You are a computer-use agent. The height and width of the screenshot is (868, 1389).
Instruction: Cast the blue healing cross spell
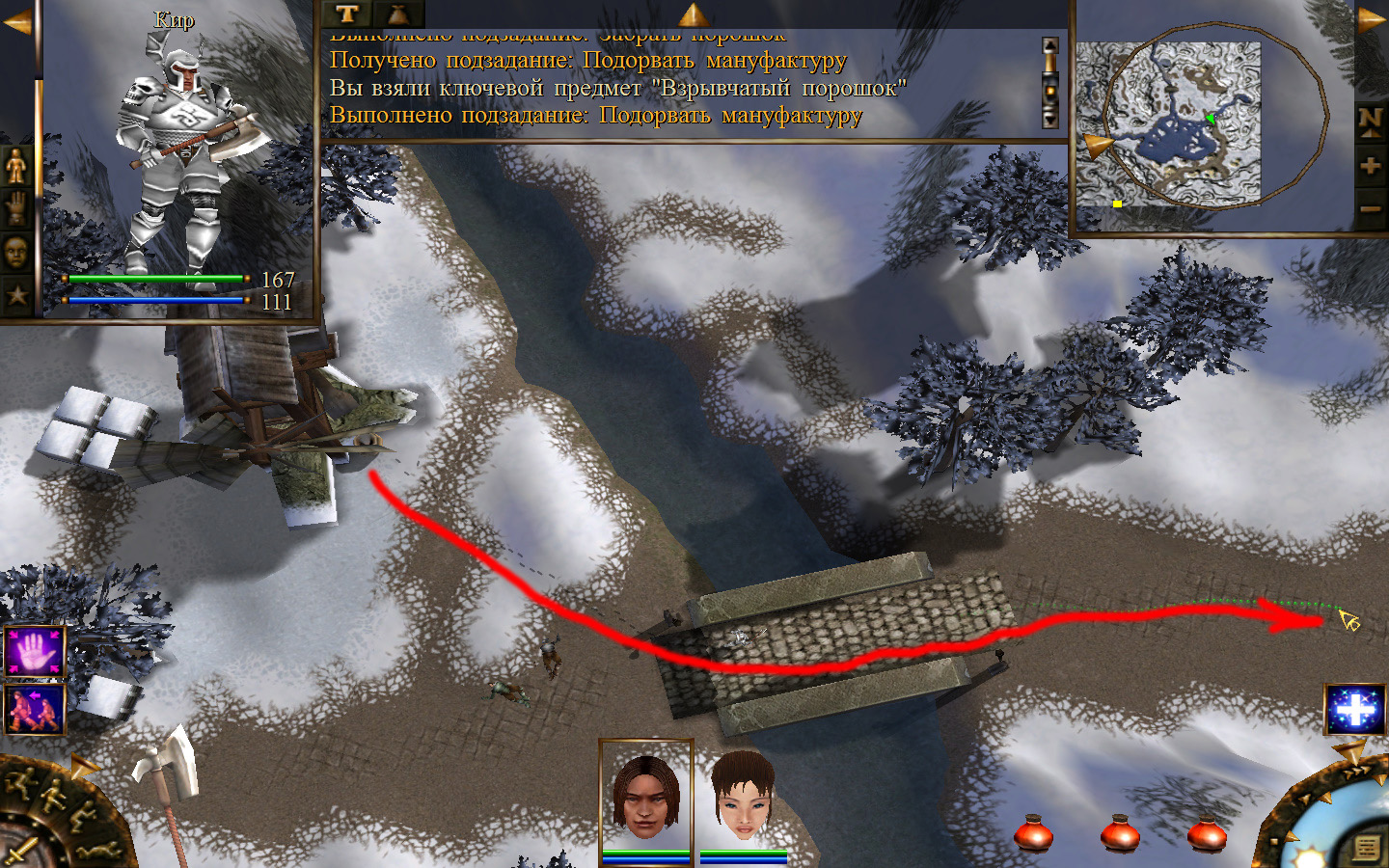[x=1355, y=711]
